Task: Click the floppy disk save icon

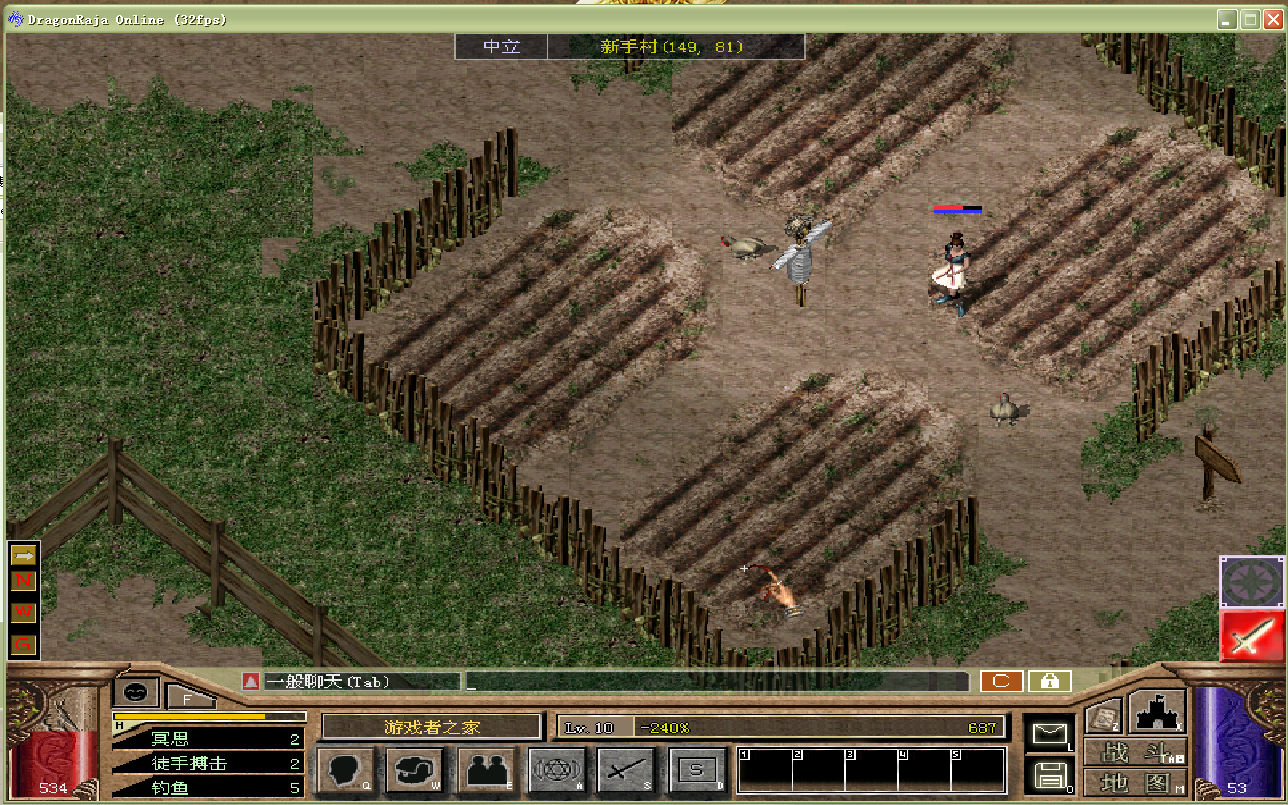Action: (1048, 775)
